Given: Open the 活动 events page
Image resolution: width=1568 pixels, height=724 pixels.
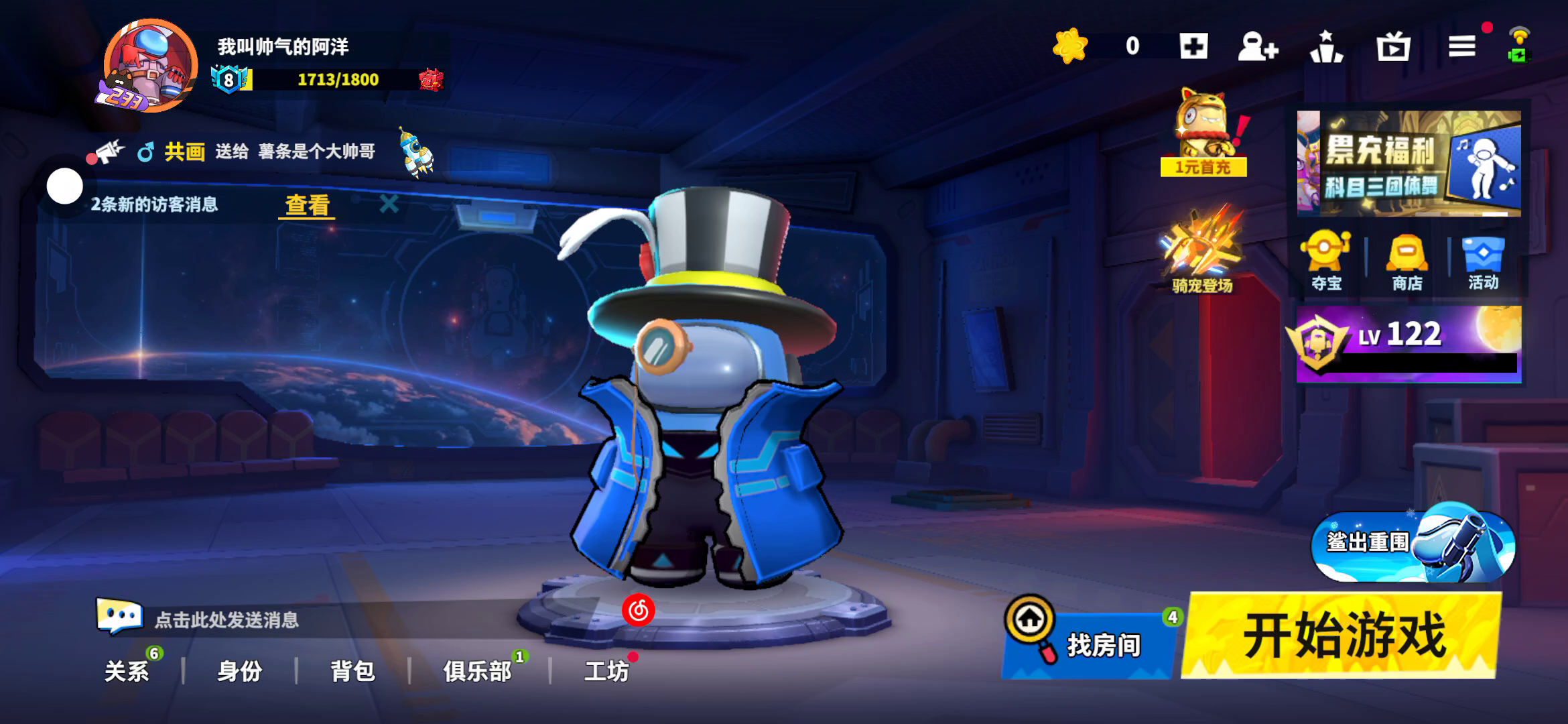Looking at the screenshot, I should pos(1483,262).
